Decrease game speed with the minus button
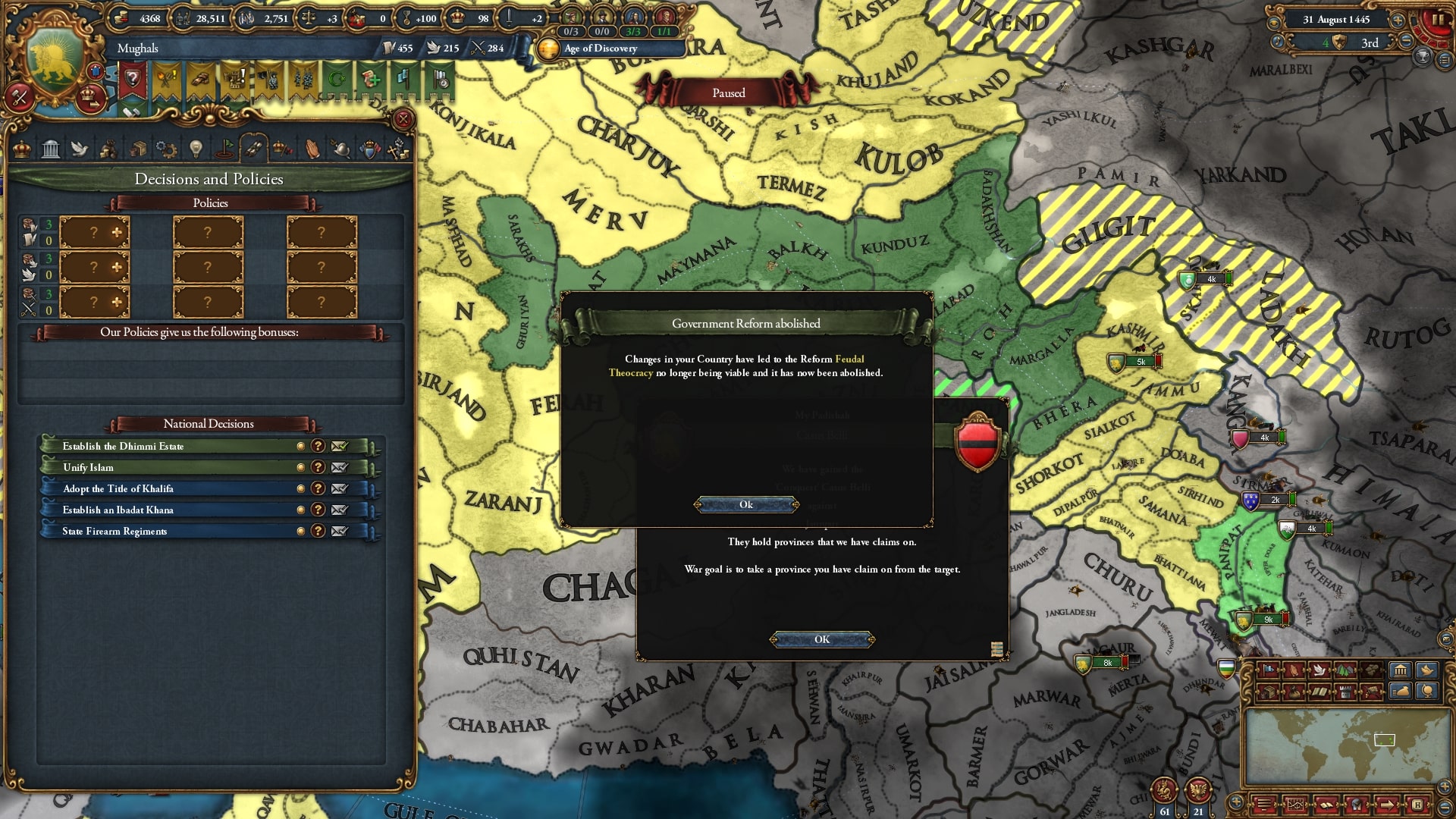1456x819 pixels. pyautogui.click(x=1407, y=42)
